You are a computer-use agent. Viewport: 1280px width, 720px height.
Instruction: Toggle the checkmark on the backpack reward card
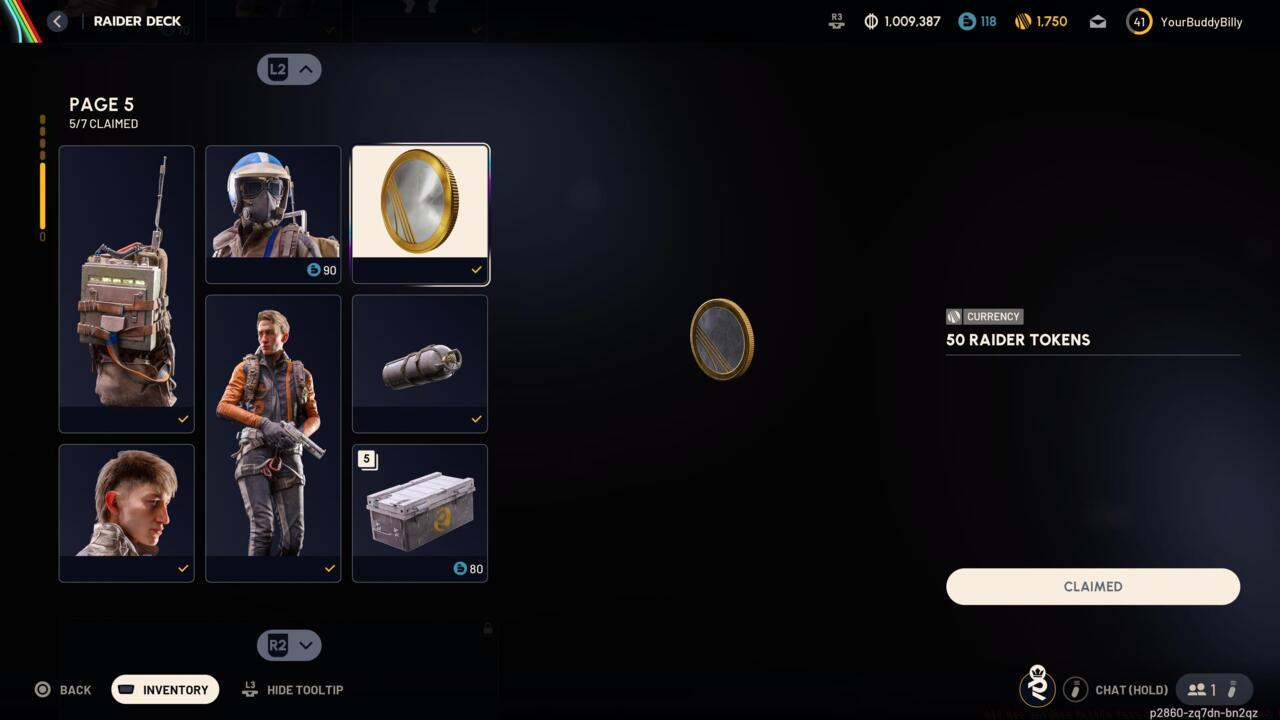click(x=183, y=419)
